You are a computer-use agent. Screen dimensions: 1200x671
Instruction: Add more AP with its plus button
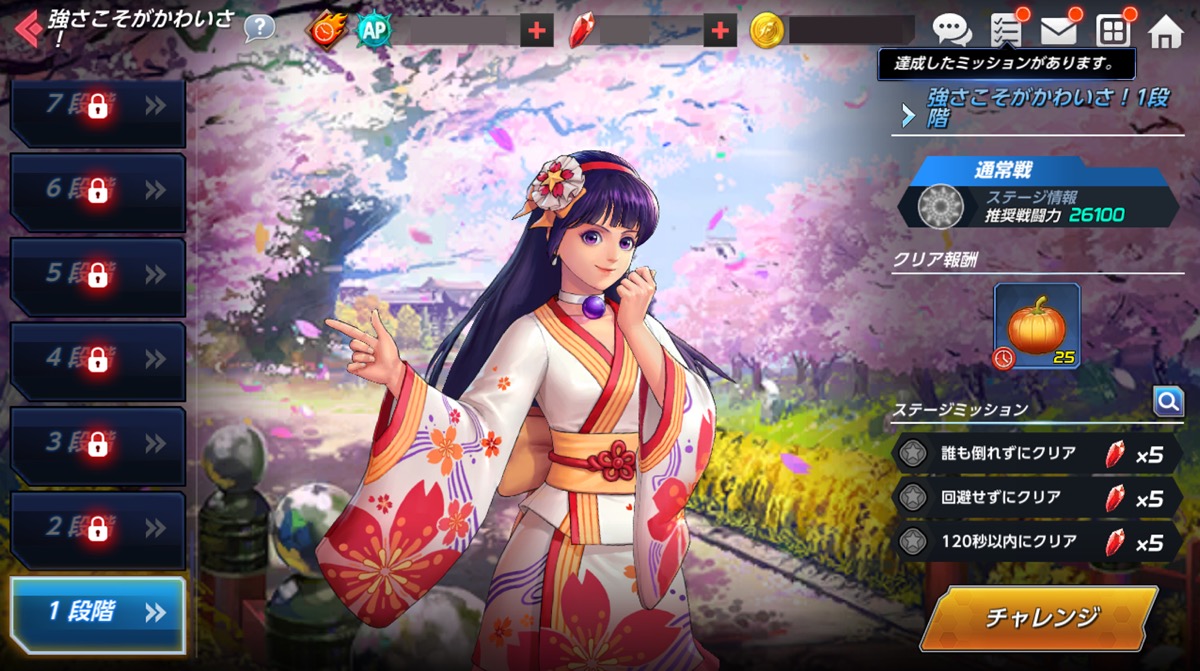click(537, 31)
